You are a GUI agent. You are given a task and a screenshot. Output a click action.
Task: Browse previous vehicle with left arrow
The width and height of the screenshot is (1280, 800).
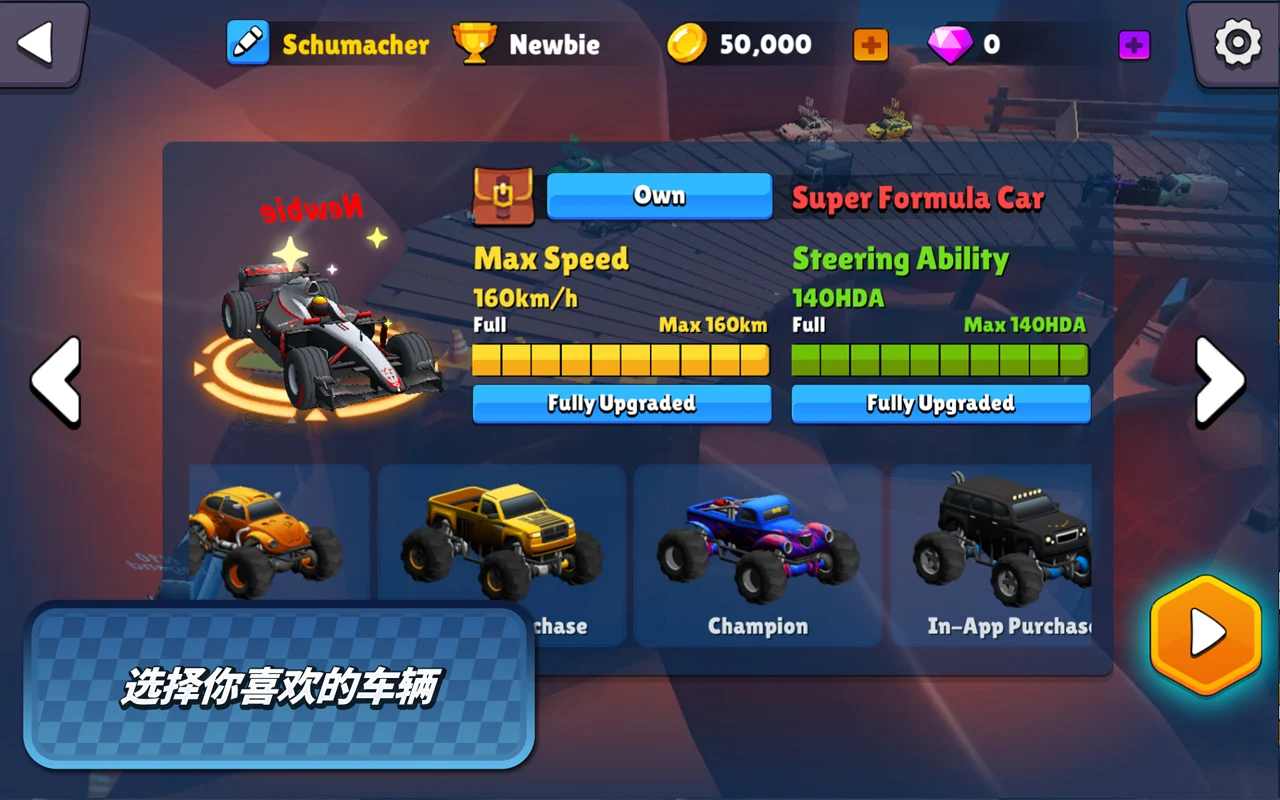point(57,381)
